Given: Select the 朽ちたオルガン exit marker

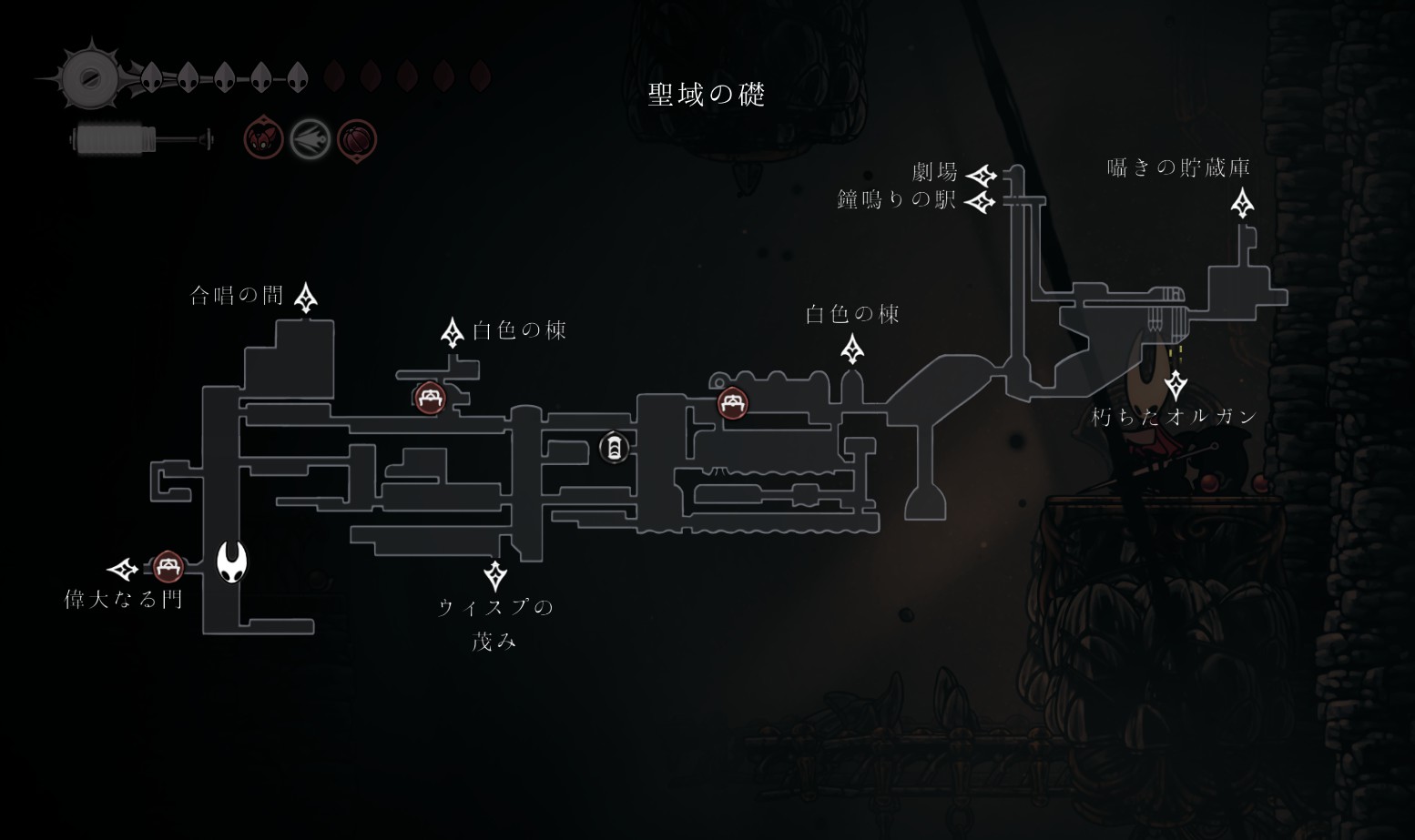Looking at the screenshot, I should point(1176,385).
